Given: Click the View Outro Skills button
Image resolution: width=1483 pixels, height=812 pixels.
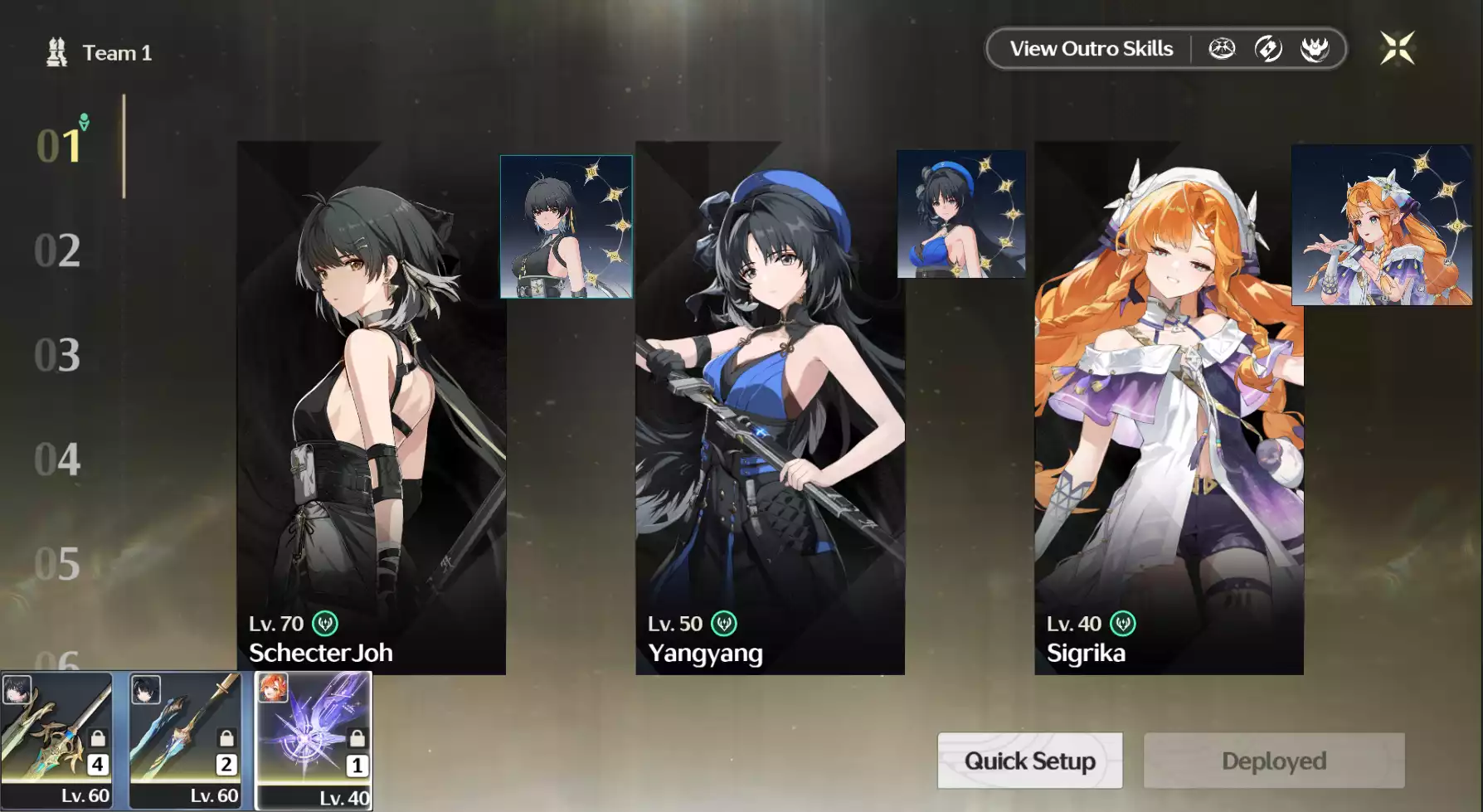Looking at the screenshot, I should [x=1091, y=48].
